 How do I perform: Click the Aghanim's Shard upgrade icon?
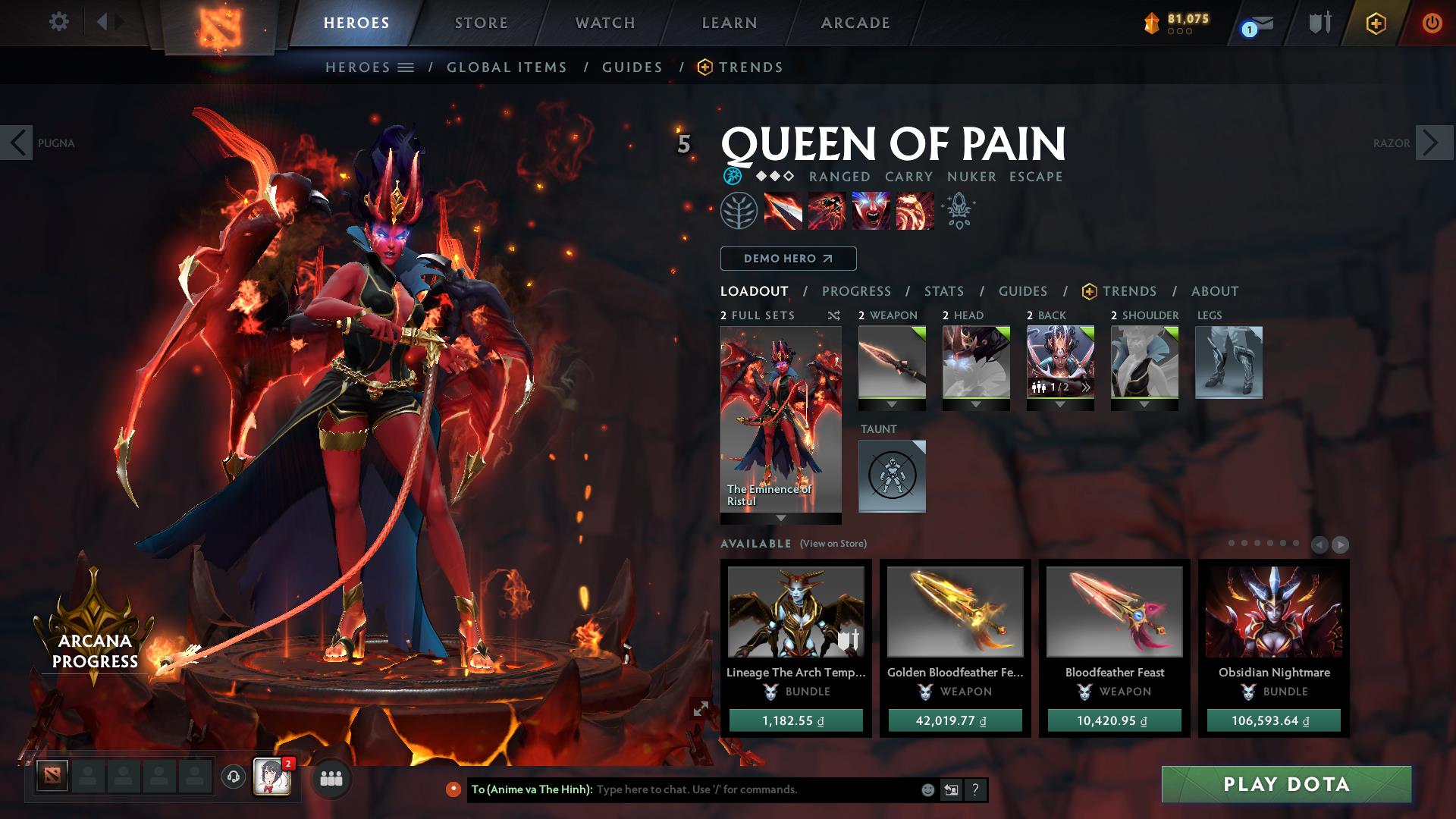pyautogui.click(x=958, y=210)
